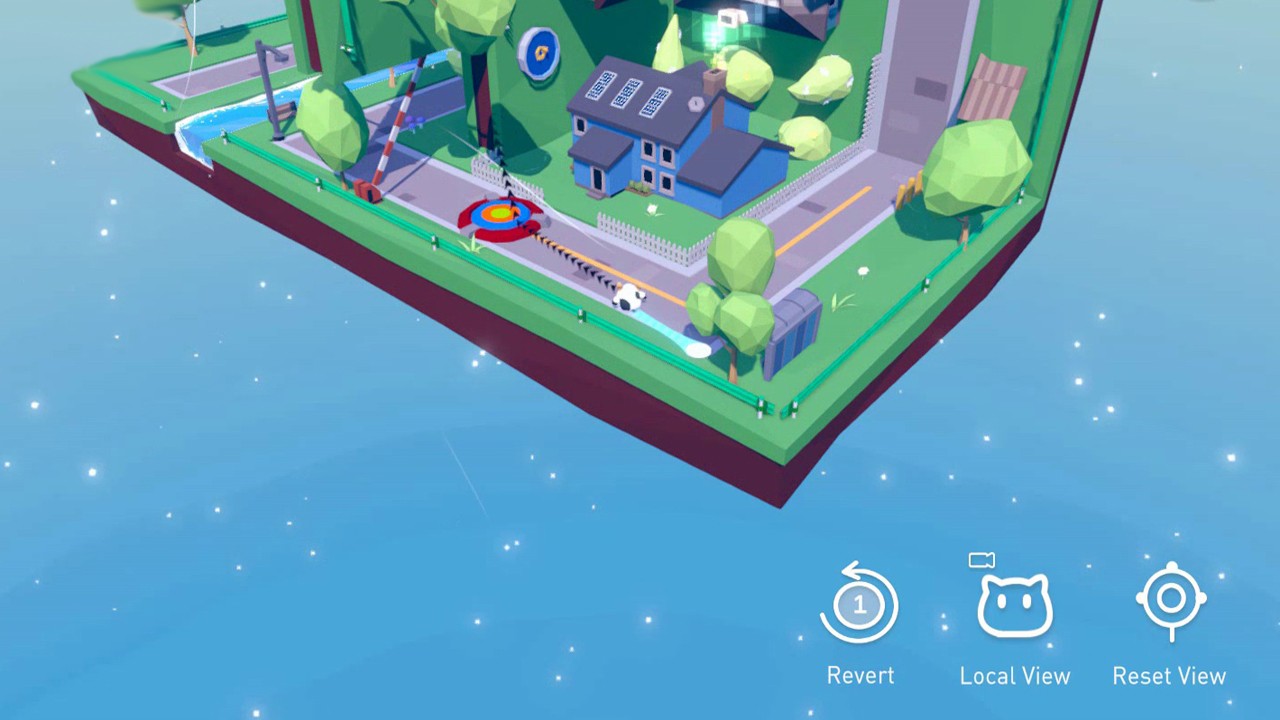Click the Reset View button label

coord(1169,675)
